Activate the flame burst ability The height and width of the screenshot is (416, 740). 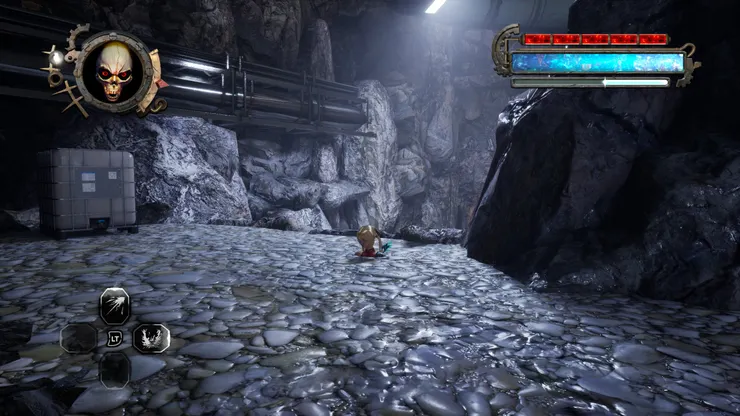[151, 337]
